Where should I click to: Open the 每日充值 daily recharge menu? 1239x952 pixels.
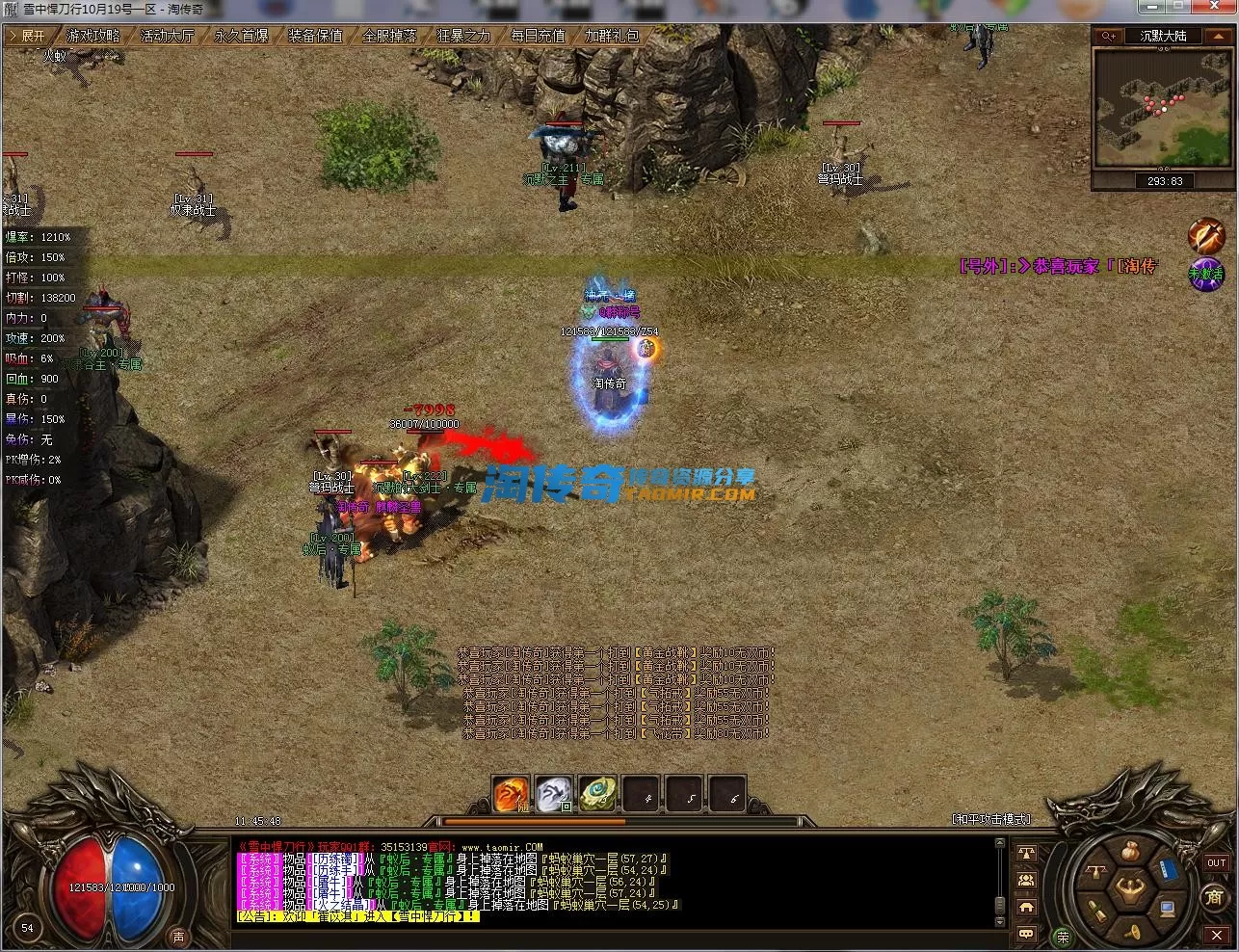point(537,36)
